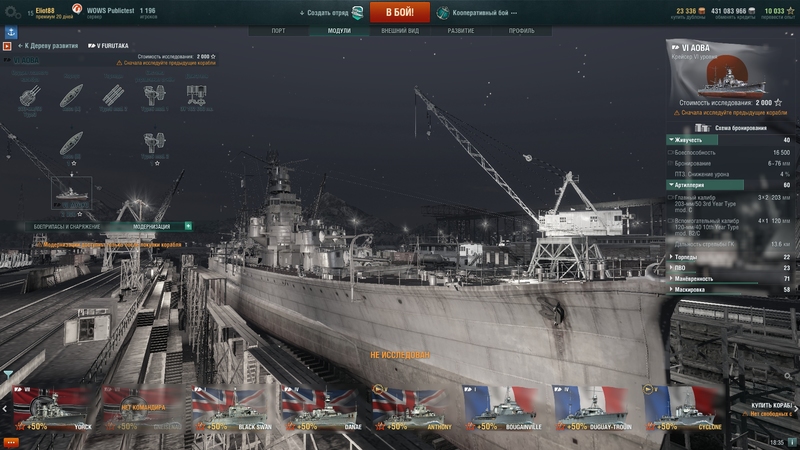Open the РАЗВИТИЕ tab
This screenshot has width=800, height=450.
[x=461, y=31]
